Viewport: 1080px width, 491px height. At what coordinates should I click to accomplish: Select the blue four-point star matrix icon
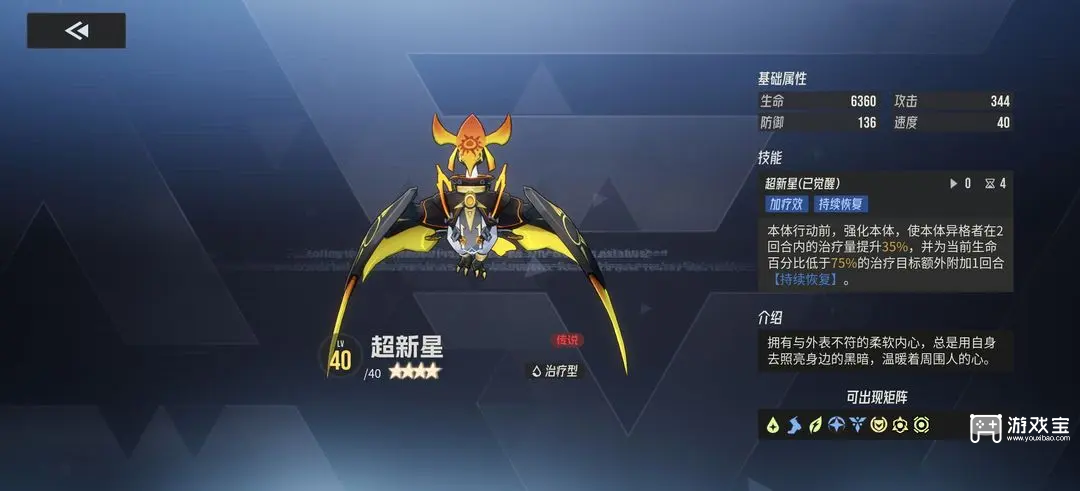point(836,425)
